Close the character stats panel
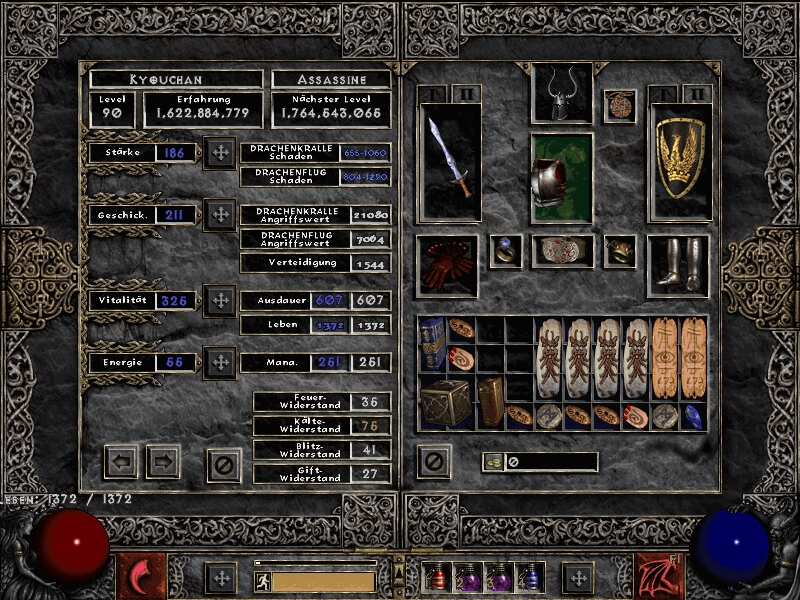Screen dimensions: 800x600 (x=224, y=463)
